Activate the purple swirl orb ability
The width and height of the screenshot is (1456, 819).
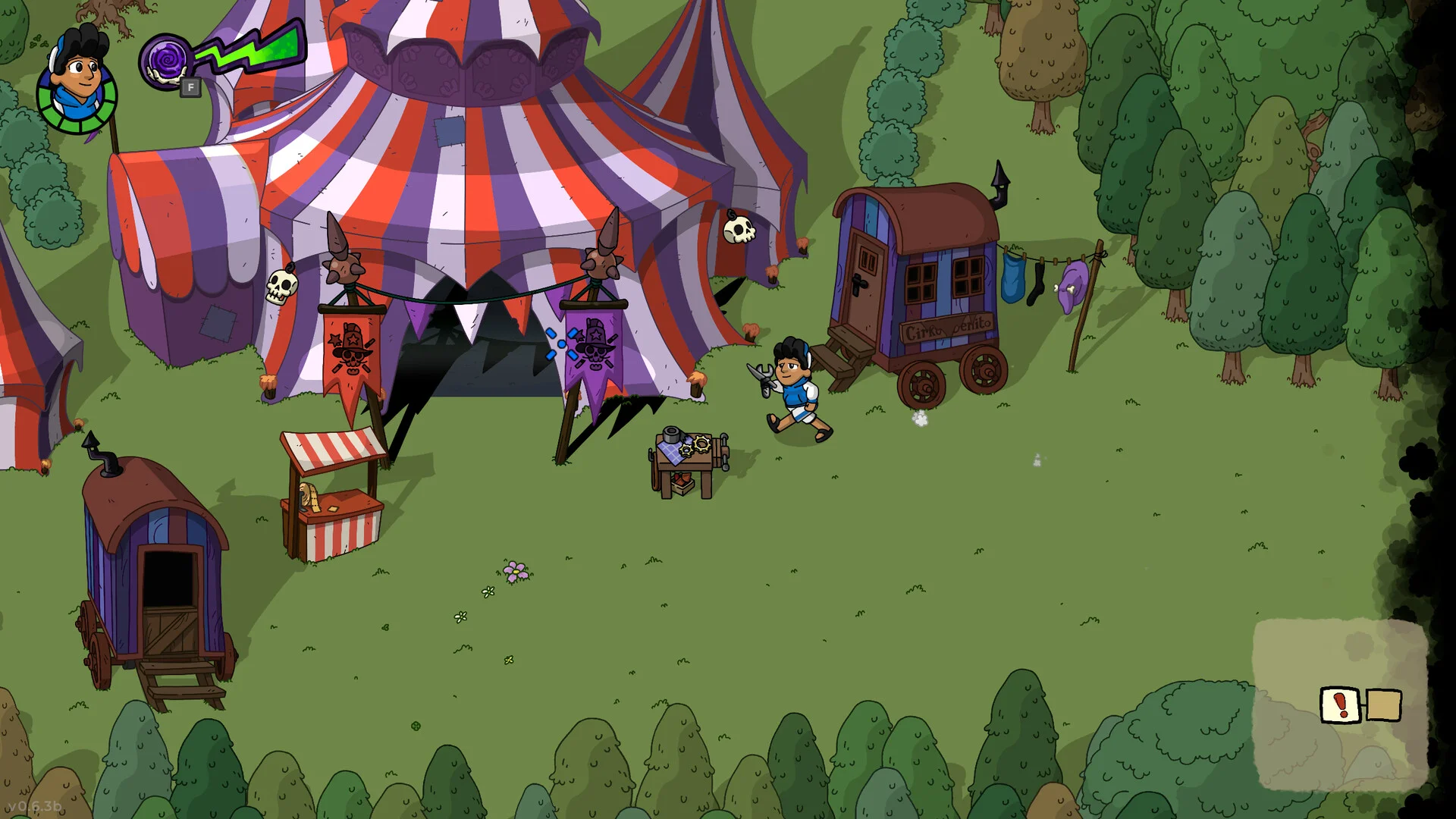(165, 61)
